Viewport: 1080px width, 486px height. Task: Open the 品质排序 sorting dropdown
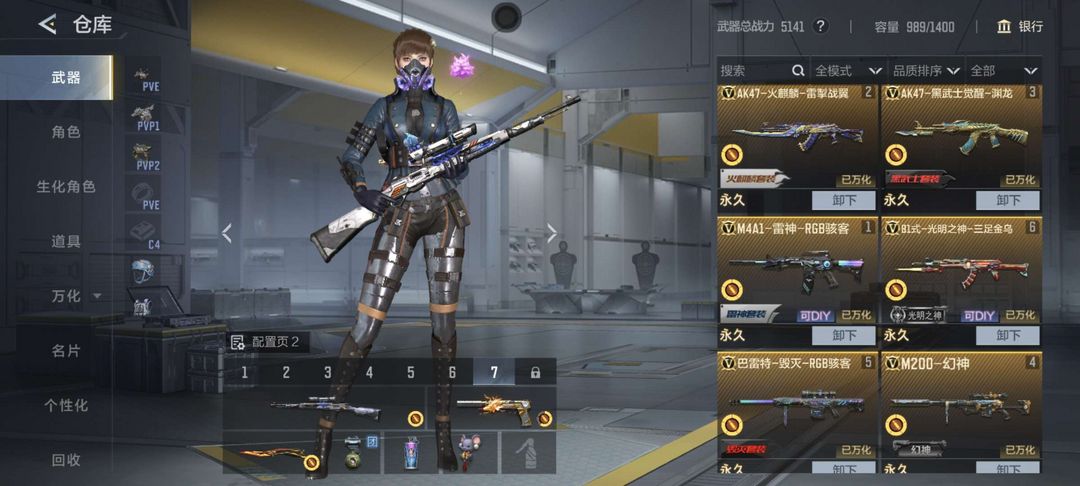point(926,71)
